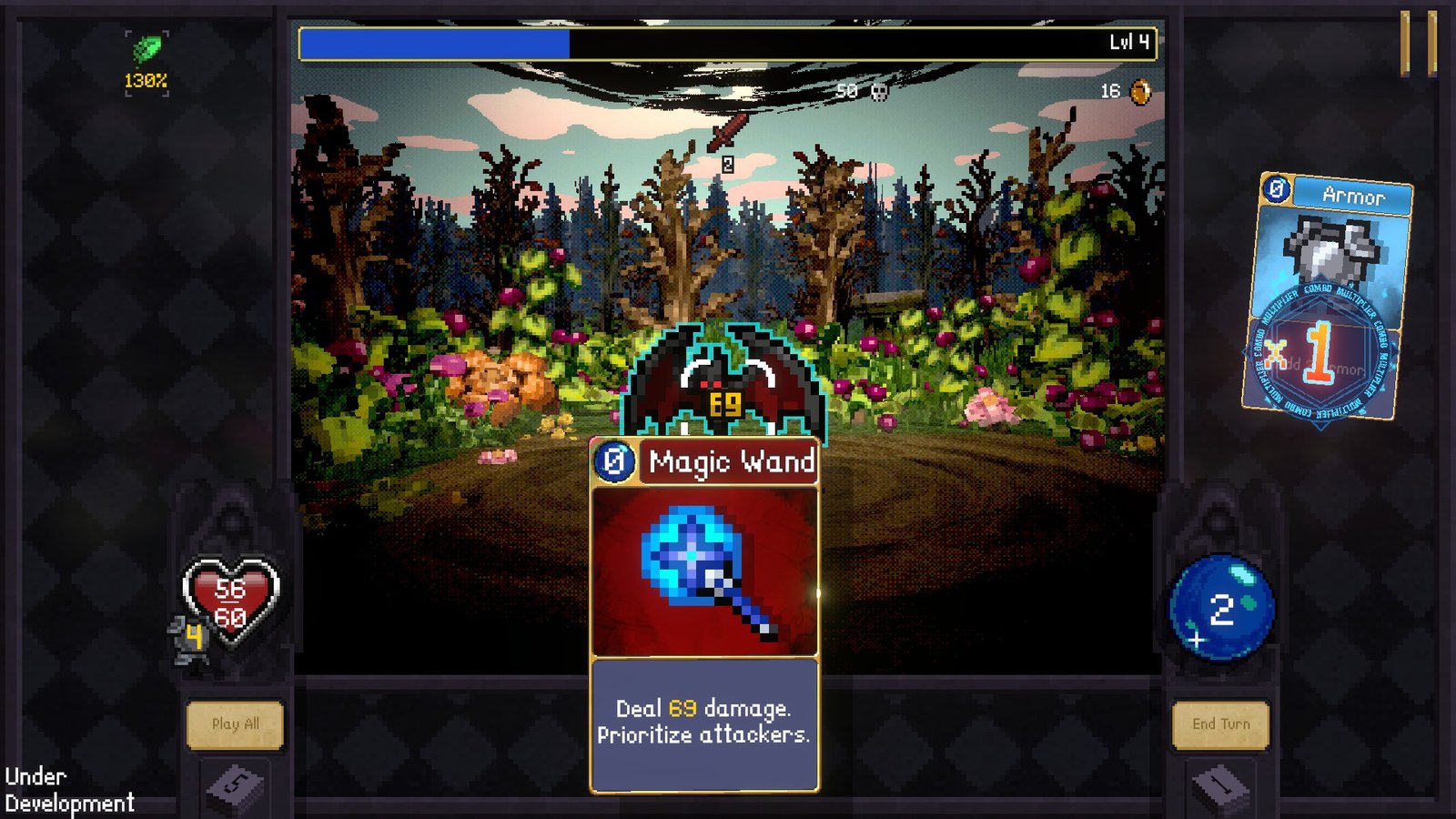Expand the Armor card details
The height and width of the screenshot is (819, 1456).
1335,196
